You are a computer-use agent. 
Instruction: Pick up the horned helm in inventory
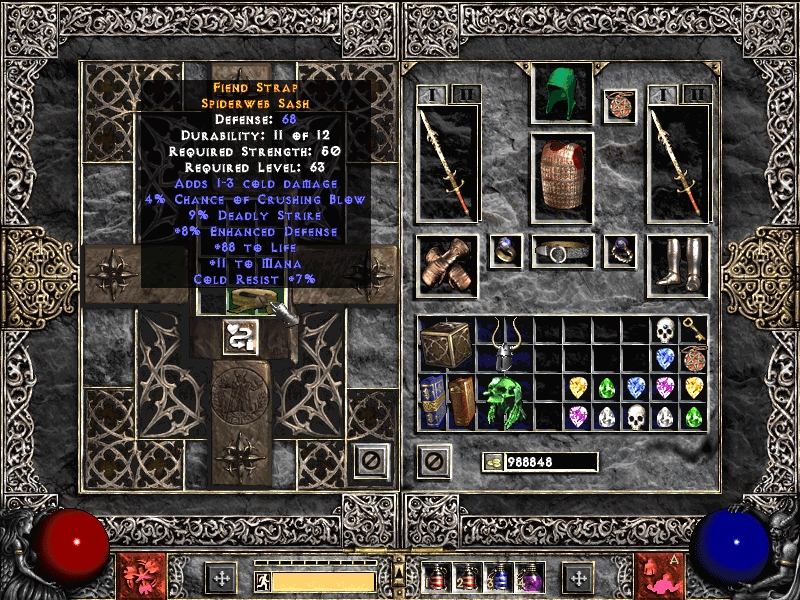[504, 344]
